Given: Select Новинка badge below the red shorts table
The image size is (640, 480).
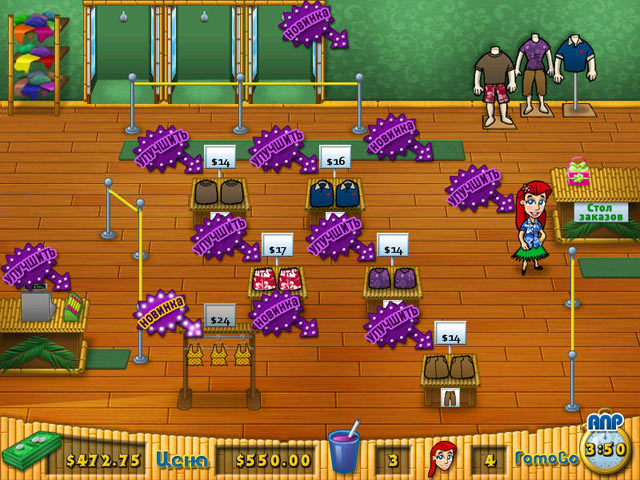Looking at the screenshot, I should [x=278, y=311].
